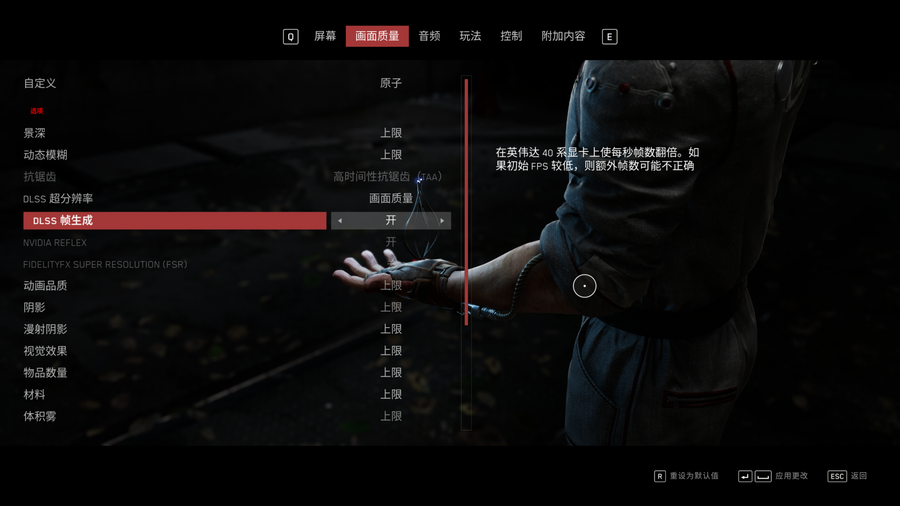Go to the 控制 tab
This screenshot has height=506, width=900.
click(x=511, y=36)
